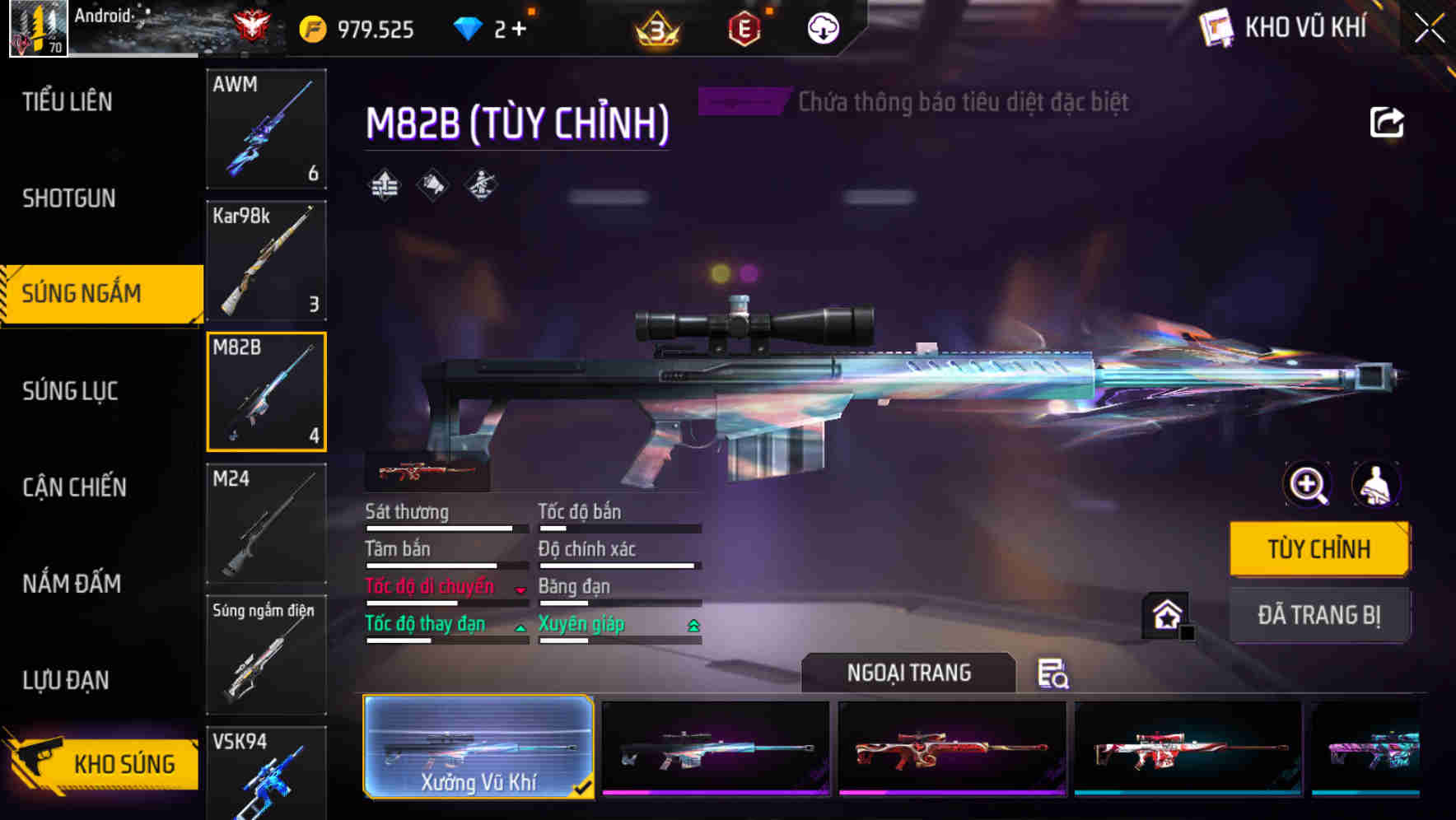Screen dimensions: 1456x820
Task: Click the red hexagonal E badge
Action: 745,27
